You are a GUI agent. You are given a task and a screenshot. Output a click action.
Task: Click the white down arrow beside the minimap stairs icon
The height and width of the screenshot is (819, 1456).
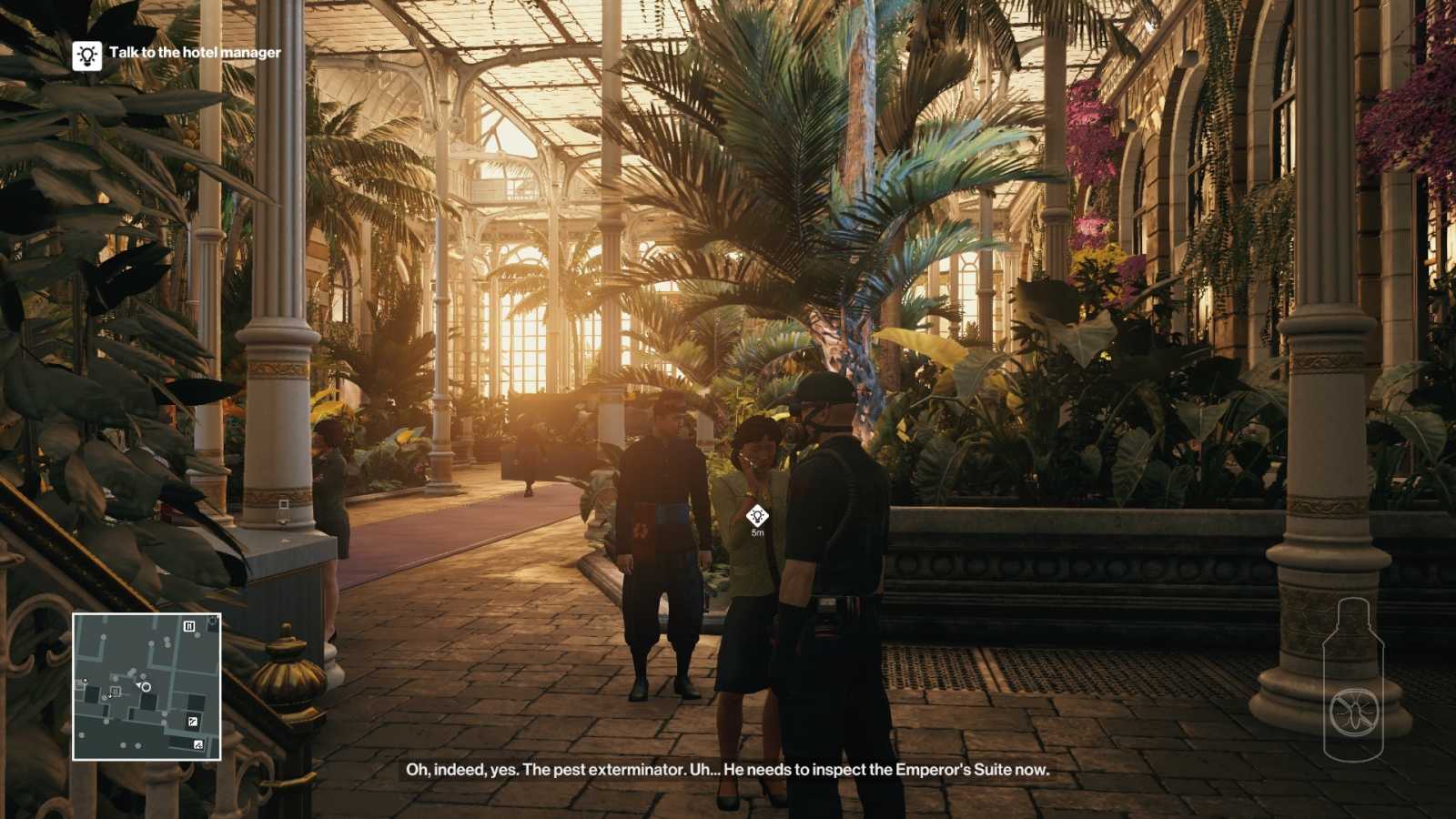(x=109, y=696)
